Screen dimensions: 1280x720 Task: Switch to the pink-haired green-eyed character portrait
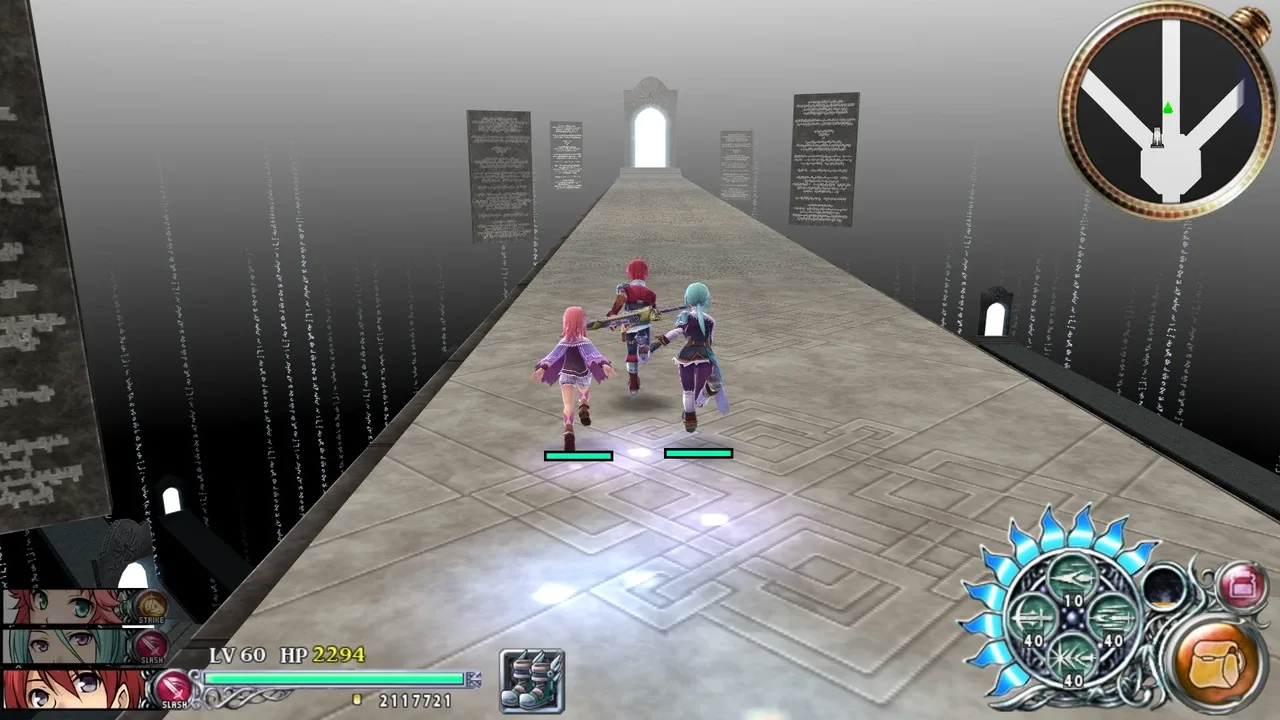tap(60, 607)
